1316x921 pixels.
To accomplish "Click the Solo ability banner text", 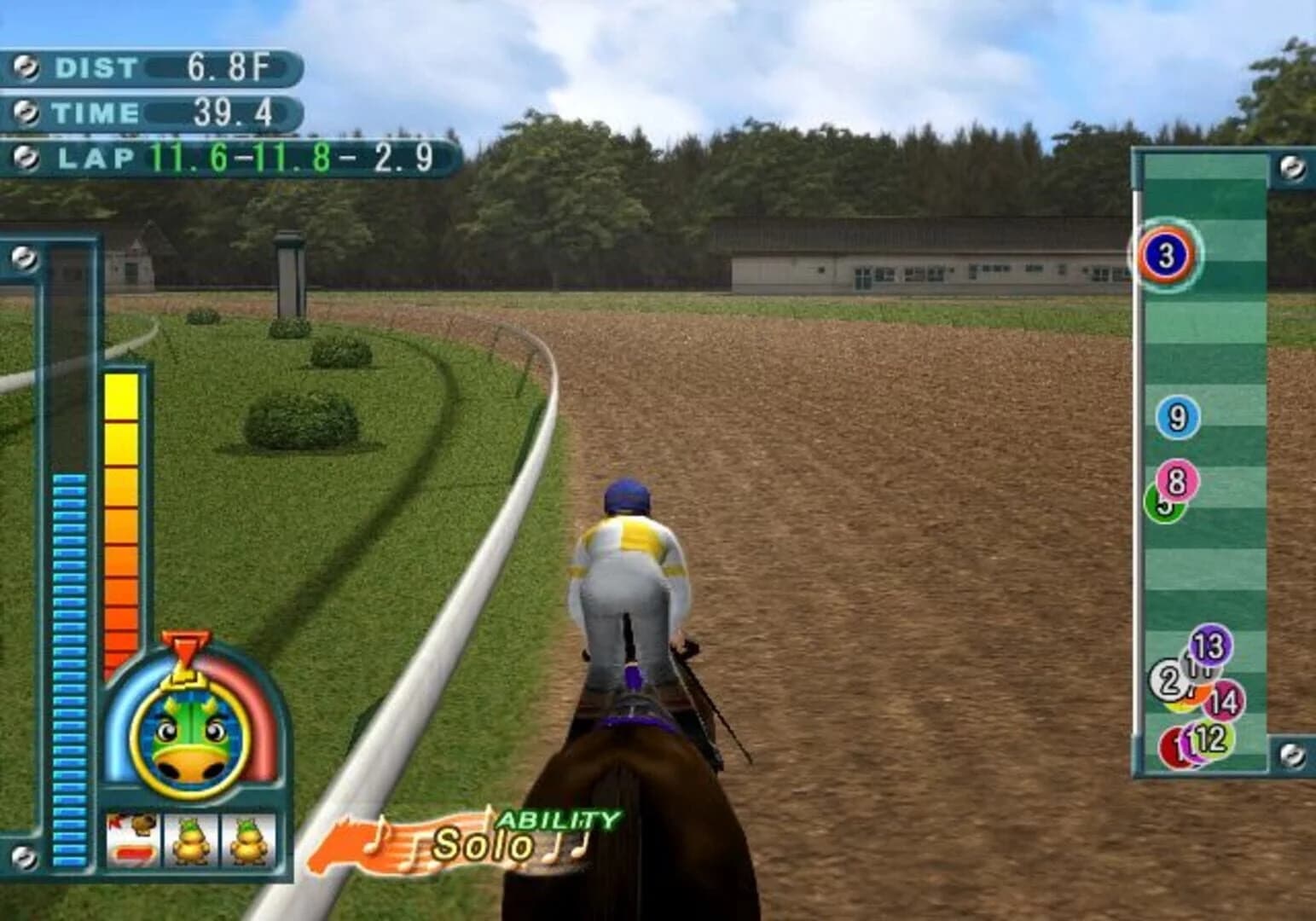I will [480, 842].
